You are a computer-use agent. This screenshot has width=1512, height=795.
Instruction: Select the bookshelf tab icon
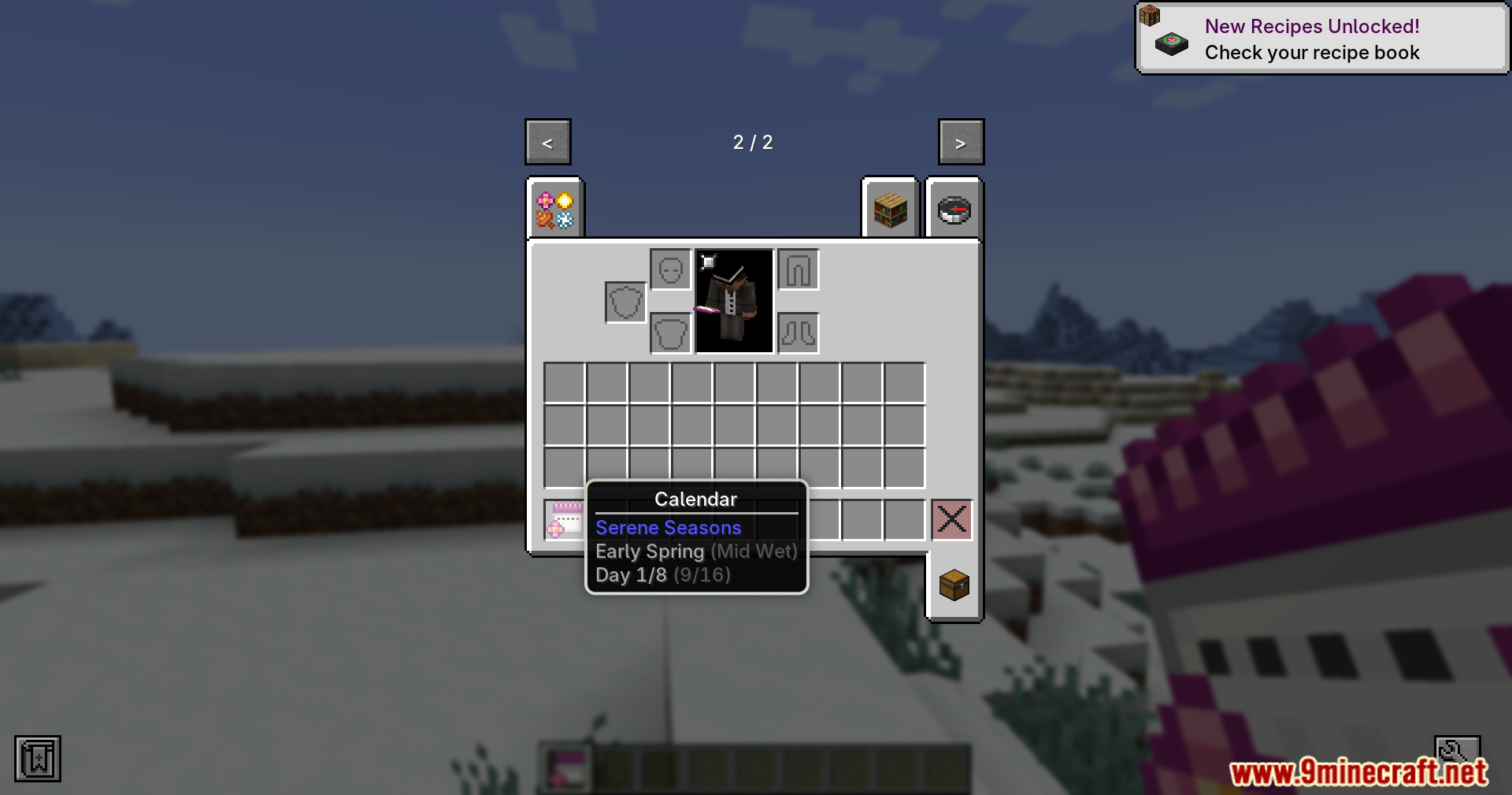pos(890,209)
